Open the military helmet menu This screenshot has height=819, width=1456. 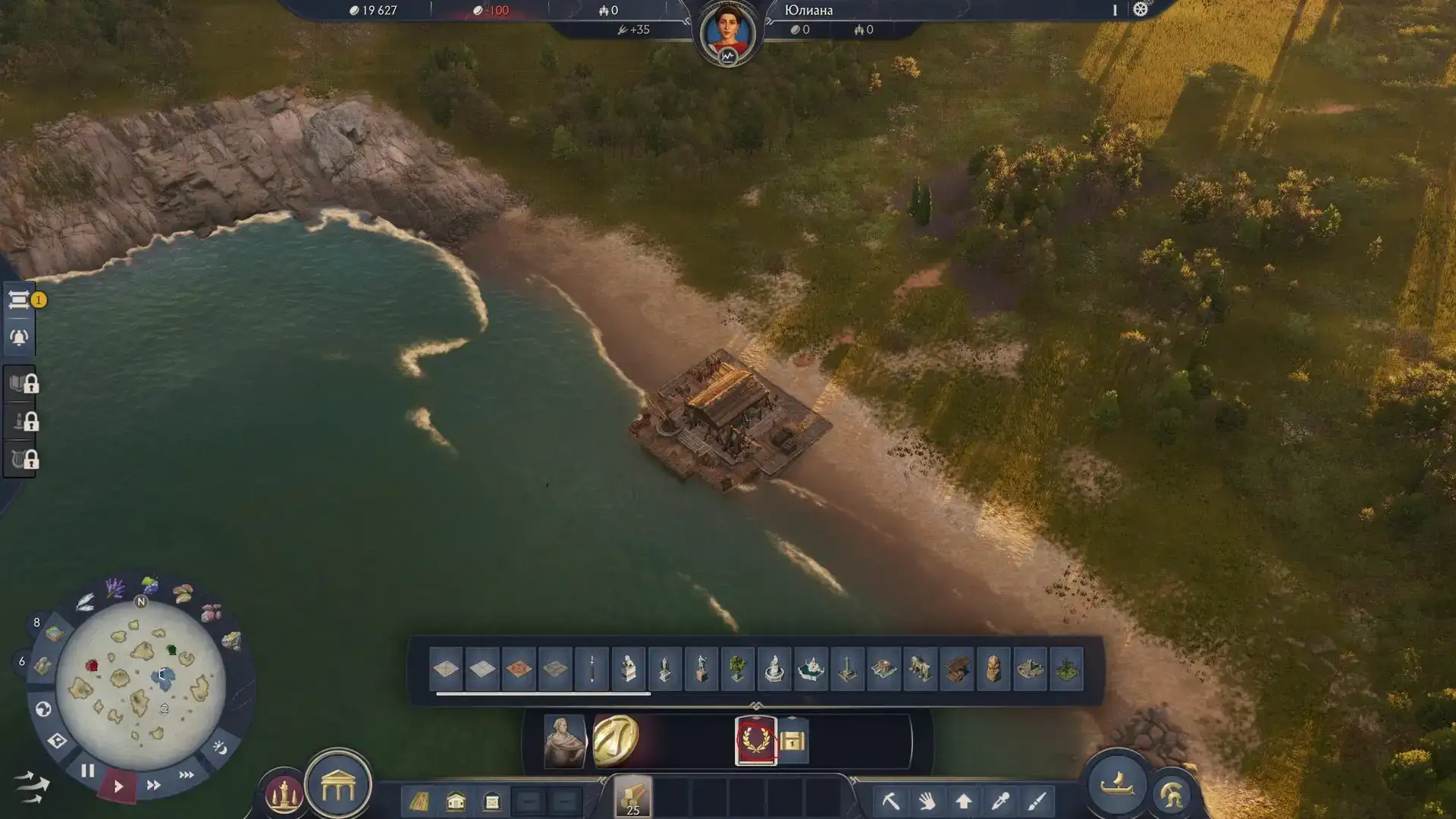[1172, 794]
